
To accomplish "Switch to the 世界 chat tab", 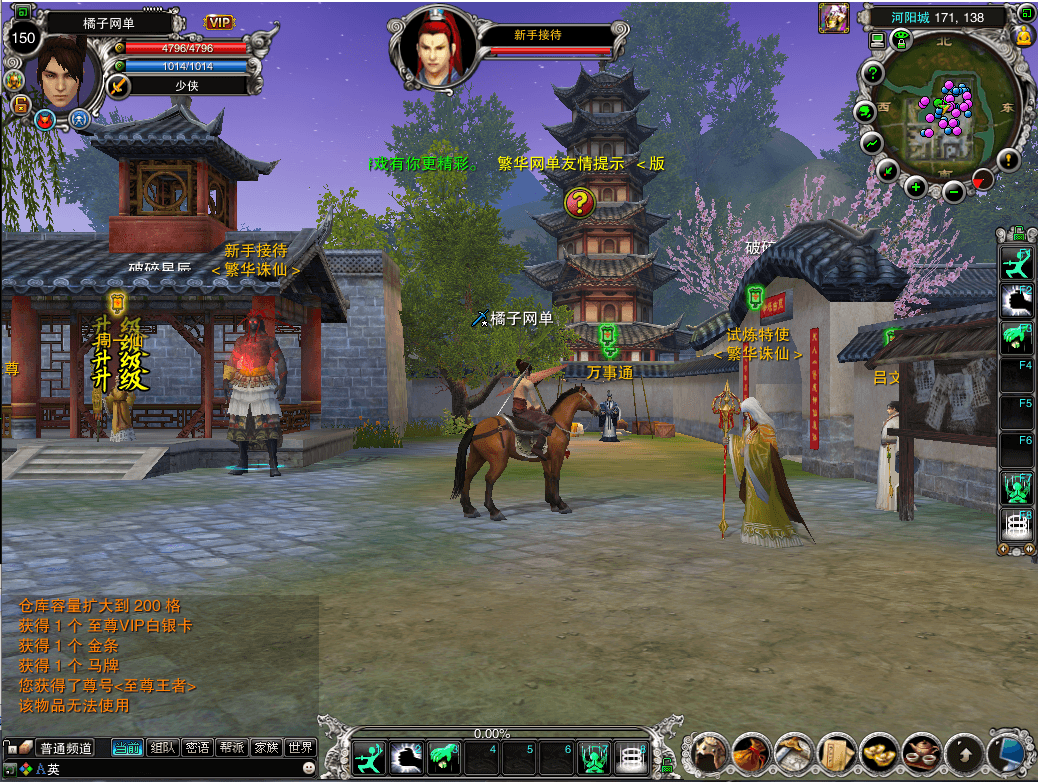I will [299, 747].
